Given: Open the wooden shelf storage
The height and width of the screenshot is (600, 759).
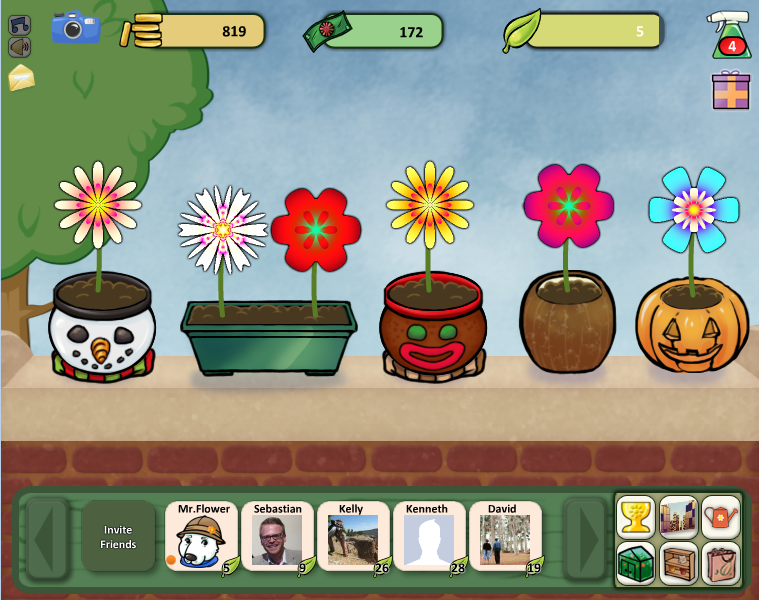Looking at the screenshot, I should click(x=679, y=563).
